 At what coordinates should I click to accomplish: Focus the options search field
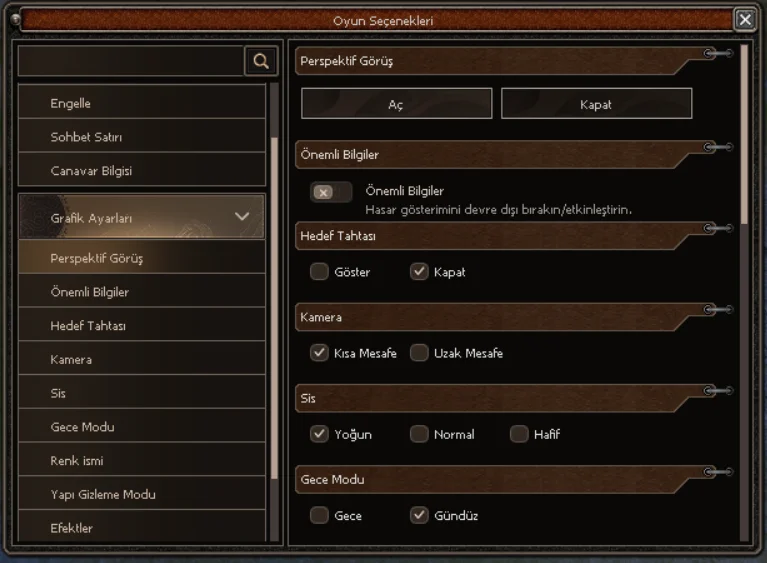pos(131,61)
